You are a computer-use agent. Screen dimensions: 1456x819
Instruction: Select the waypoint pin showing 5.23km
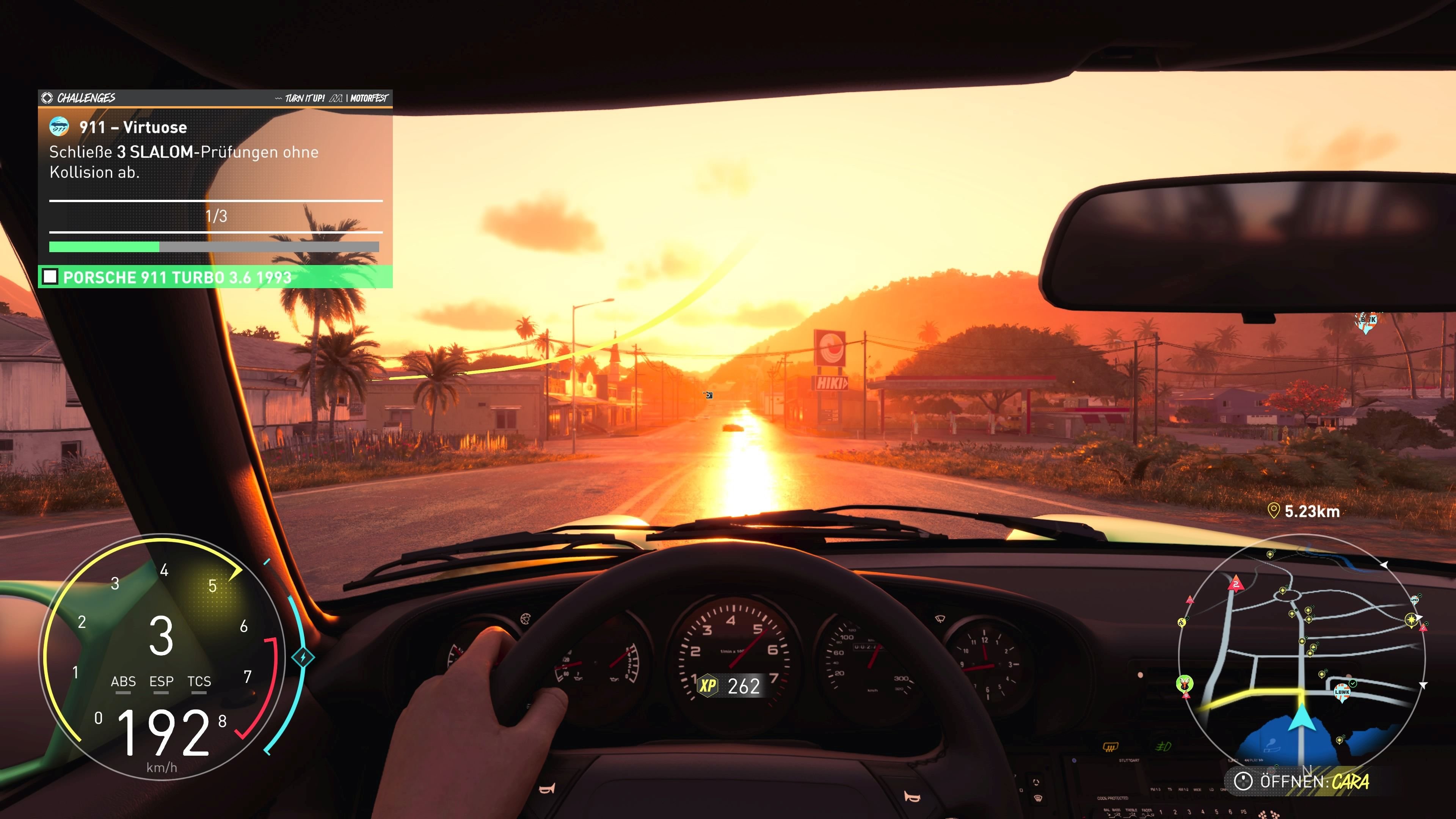click(x=1274, y=511)
